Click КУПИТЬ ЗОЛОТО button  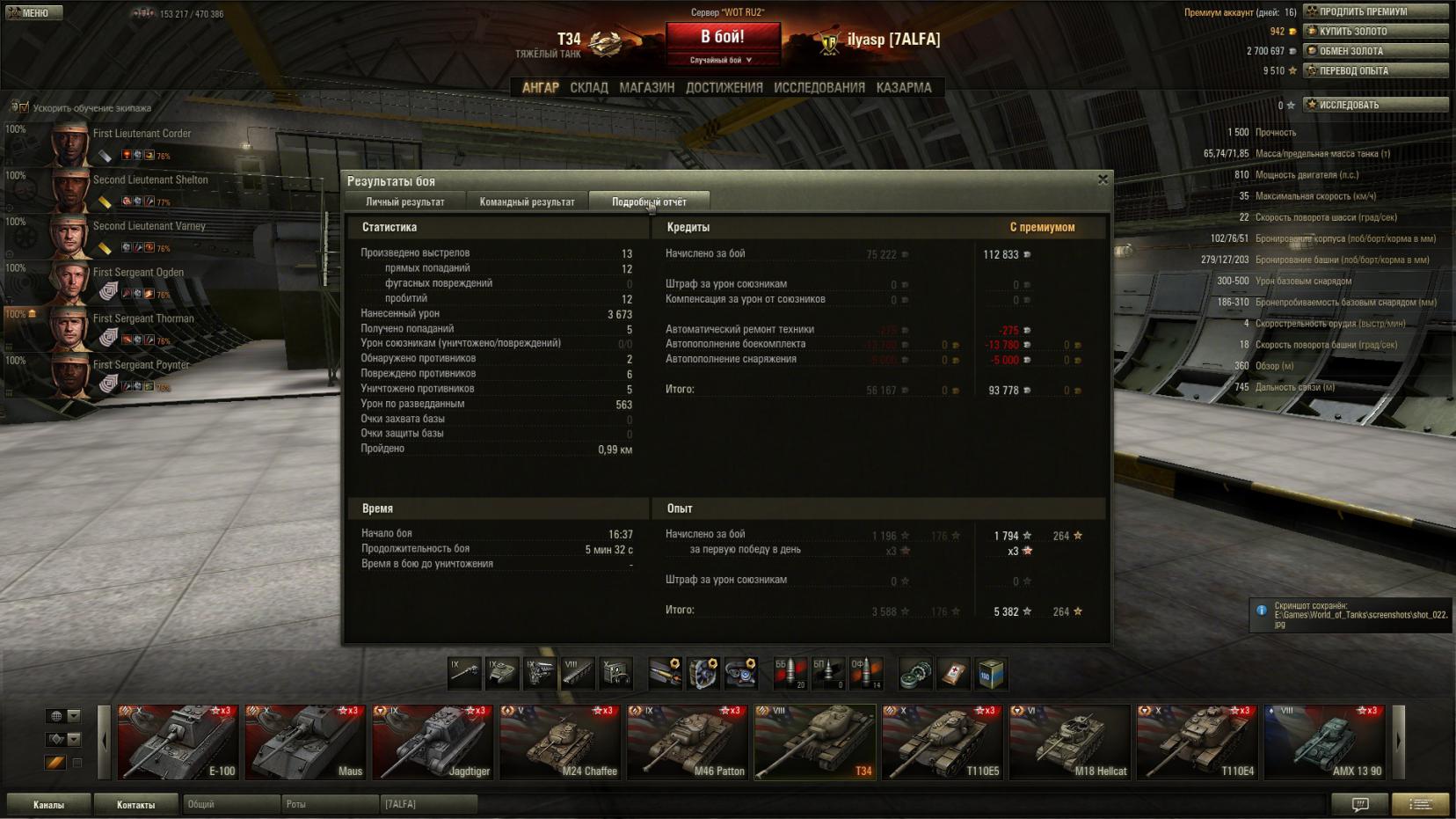point(1375,32)
